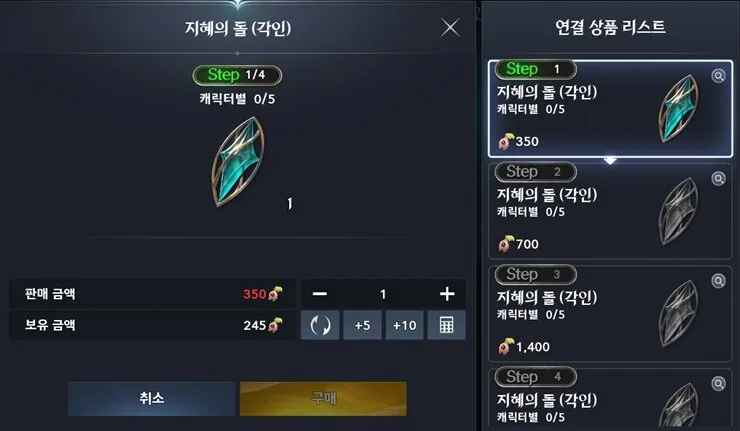Viewport: 740px width, 431px height.
Task: Inspect Step 4 item with magnifier icon
Action: tap(717, 383)
